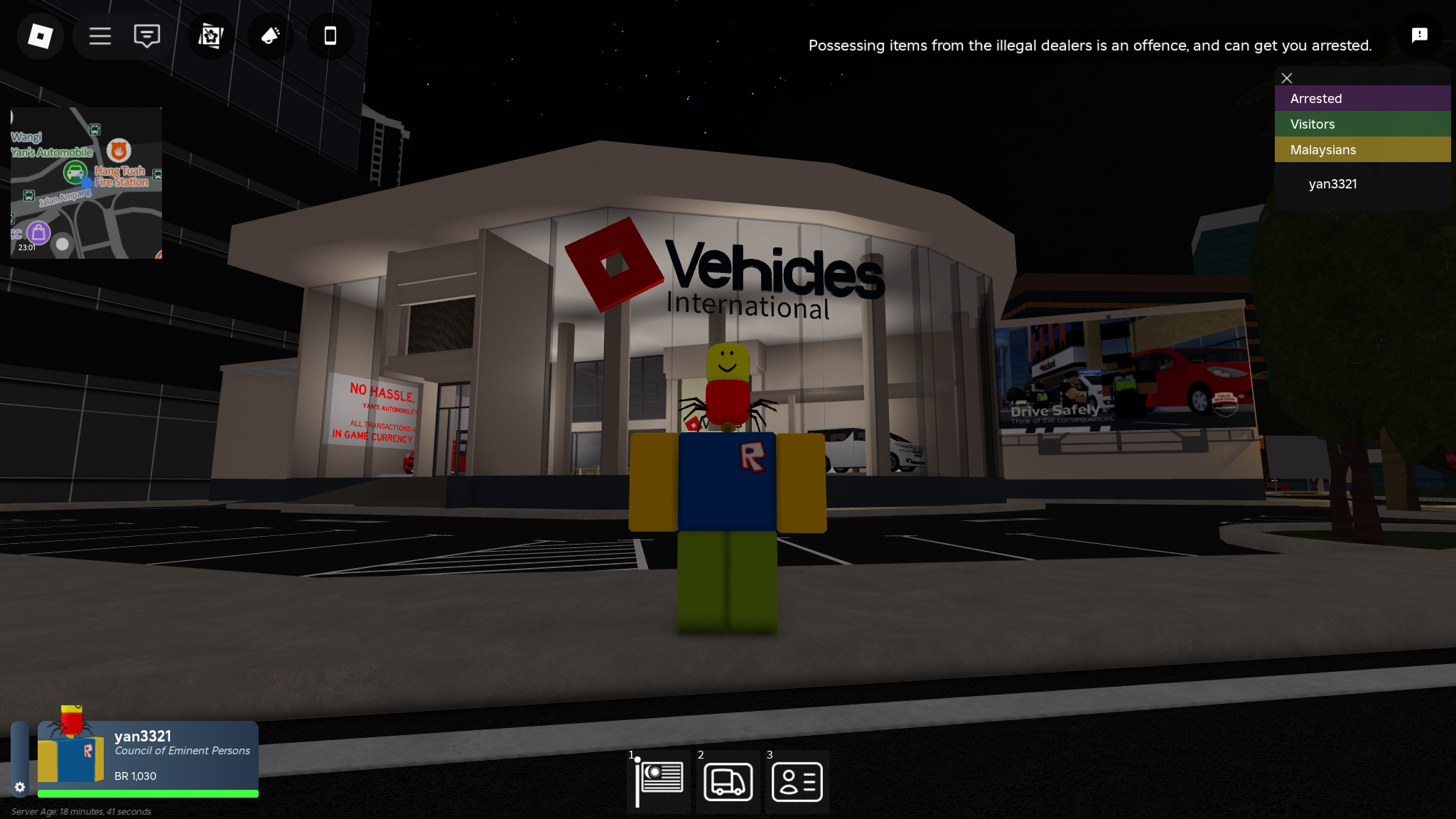The width and height of the screenshot is (1456, 819).
Task: Click the green health bar
Action: 147,793
